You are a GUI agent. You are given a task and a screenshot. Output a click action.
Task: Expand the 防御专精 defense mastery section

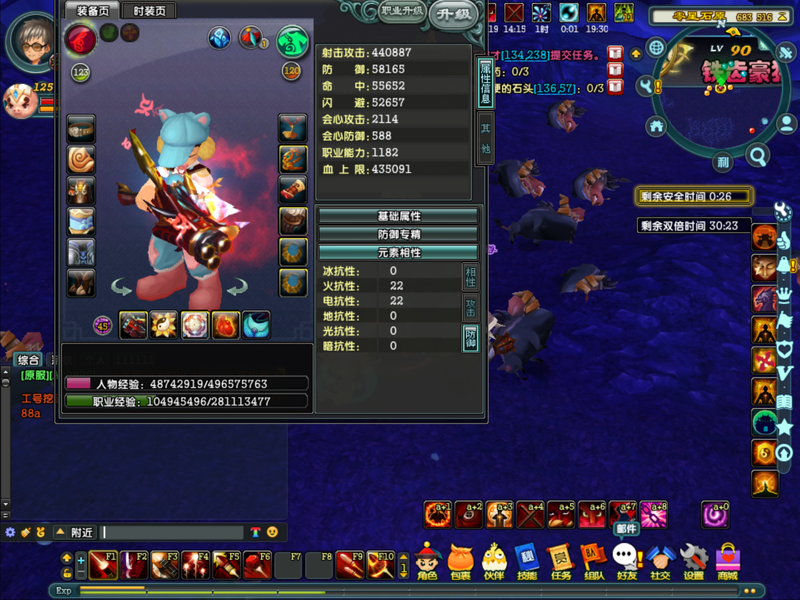click(398, 234)
